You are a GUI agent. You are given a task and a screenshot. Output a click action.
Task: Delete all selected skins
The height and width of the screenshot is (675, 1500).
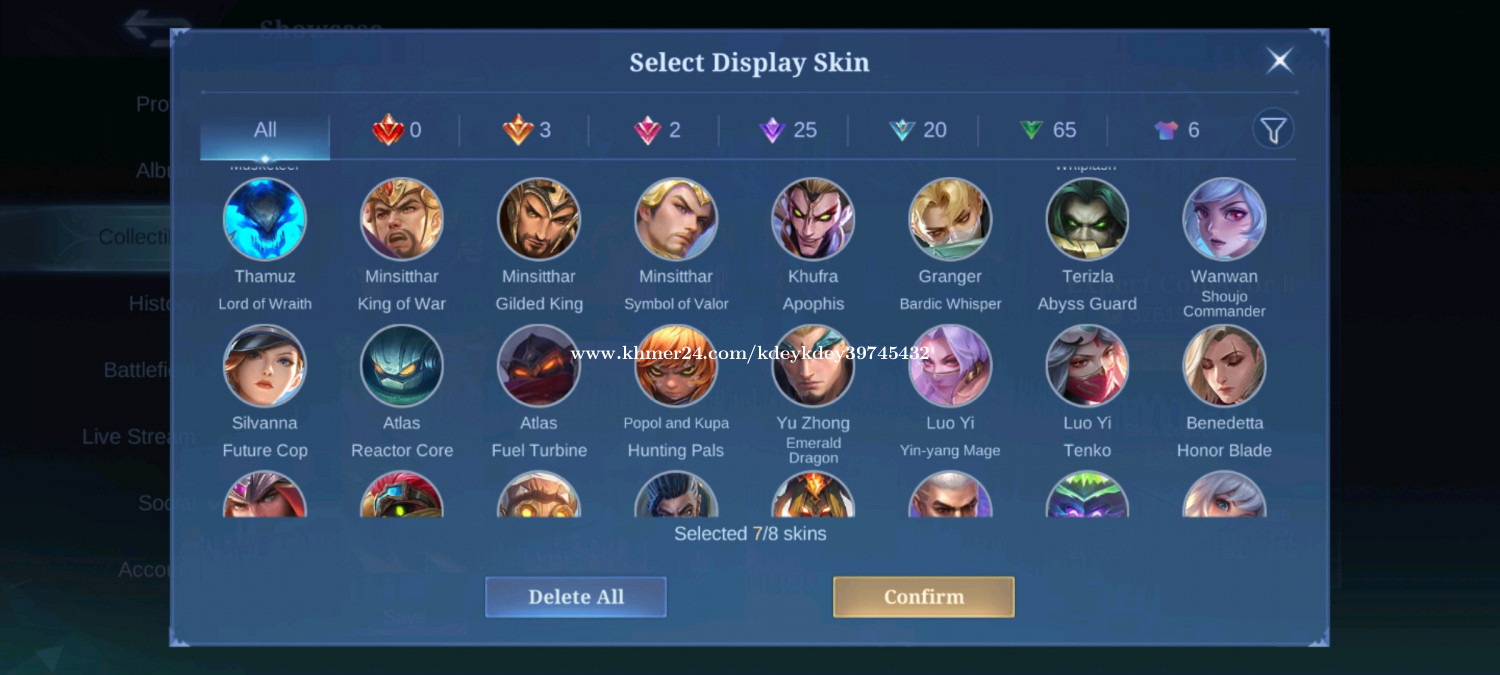(x=575, y=597)
